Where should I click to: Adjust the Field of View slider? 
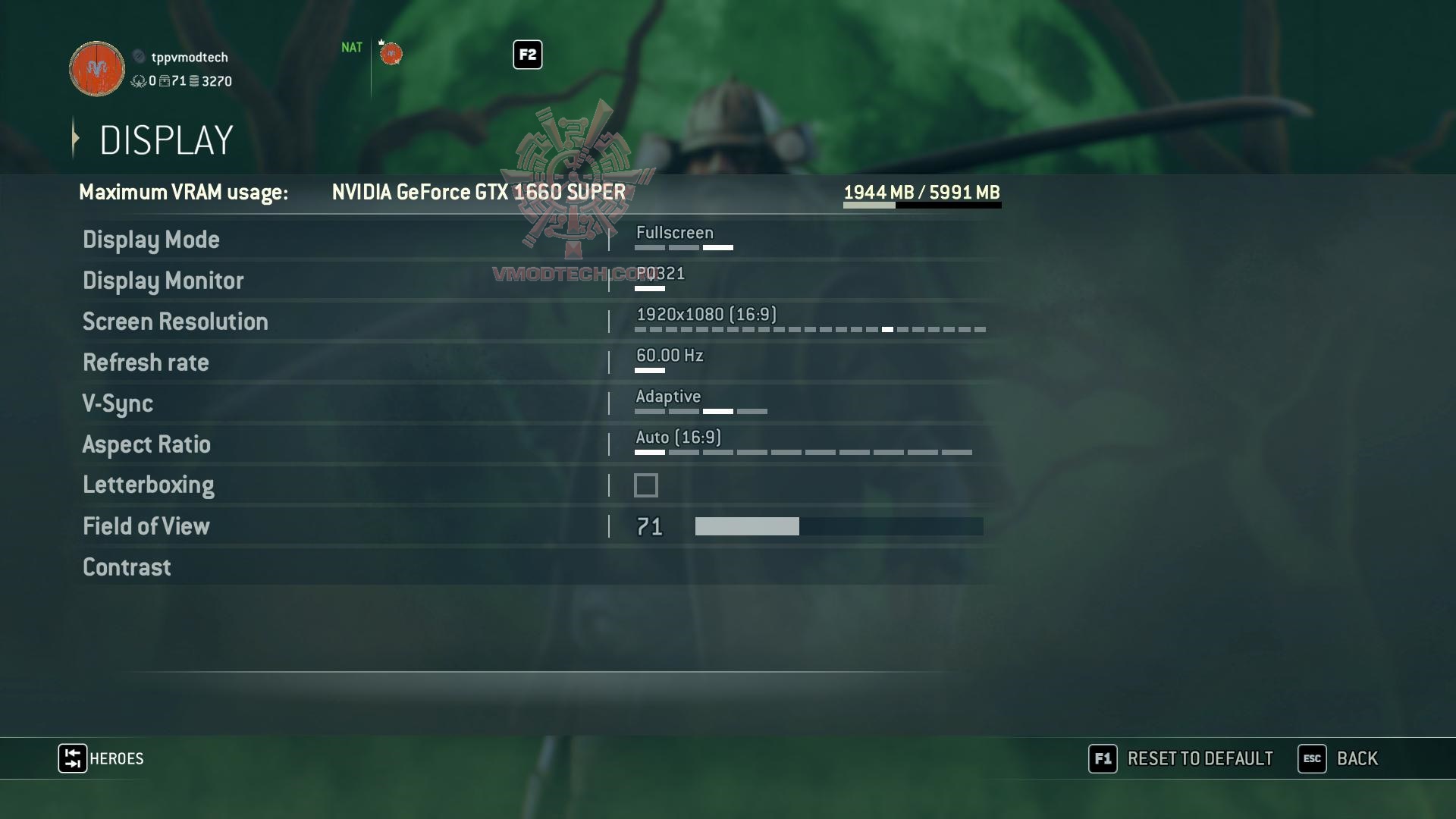(839, 526)
